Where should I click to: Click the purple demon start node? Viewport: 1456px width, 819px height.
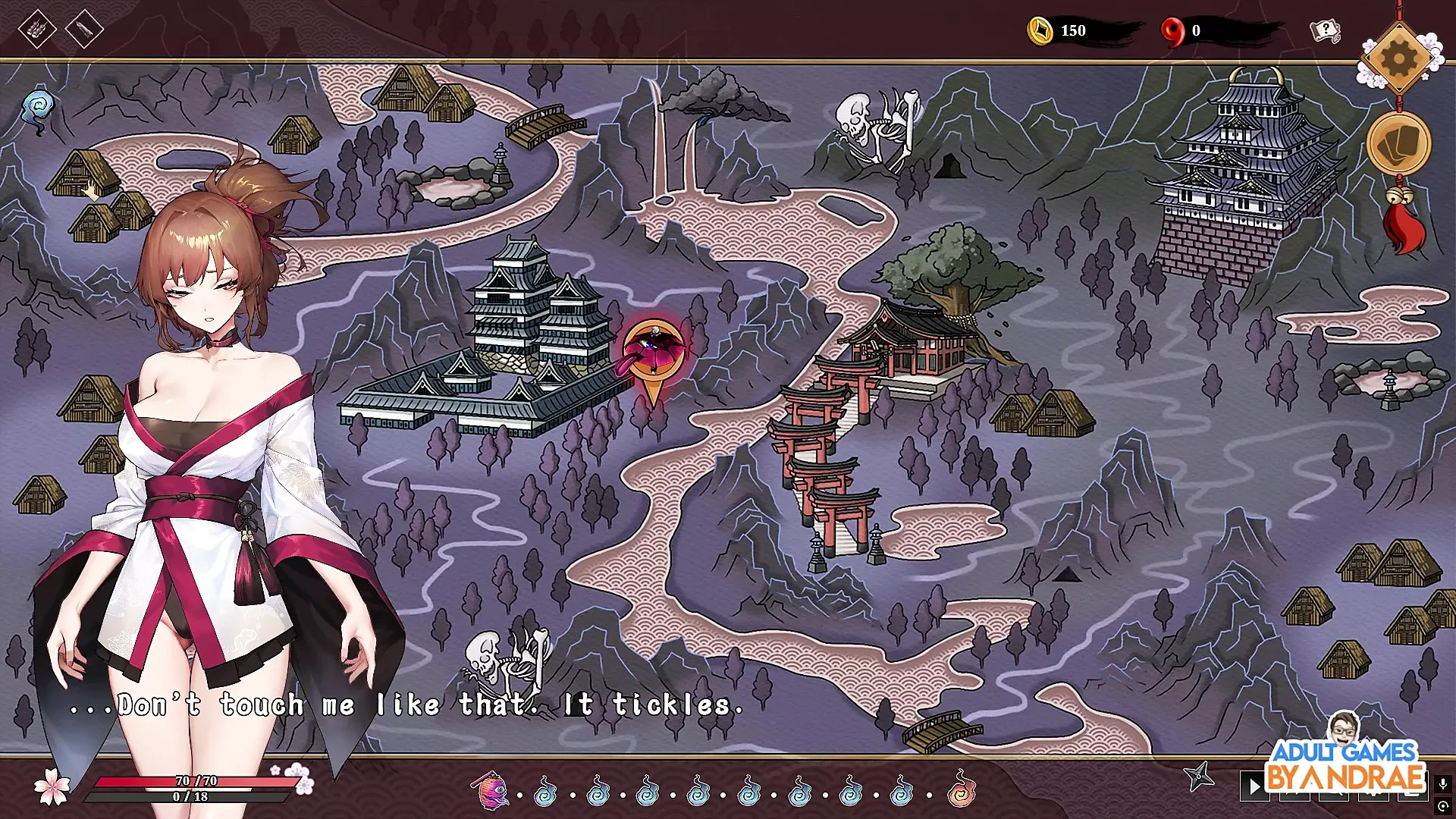(x=489, y=789)
